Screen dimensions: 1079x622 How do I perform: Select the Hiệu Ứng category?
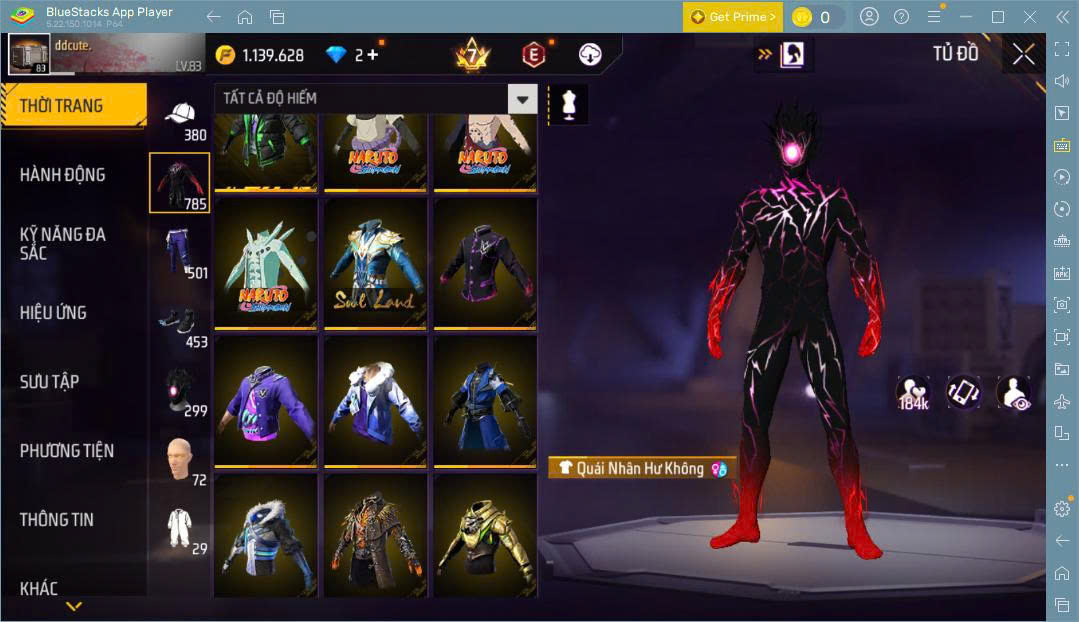coord(54,313)
